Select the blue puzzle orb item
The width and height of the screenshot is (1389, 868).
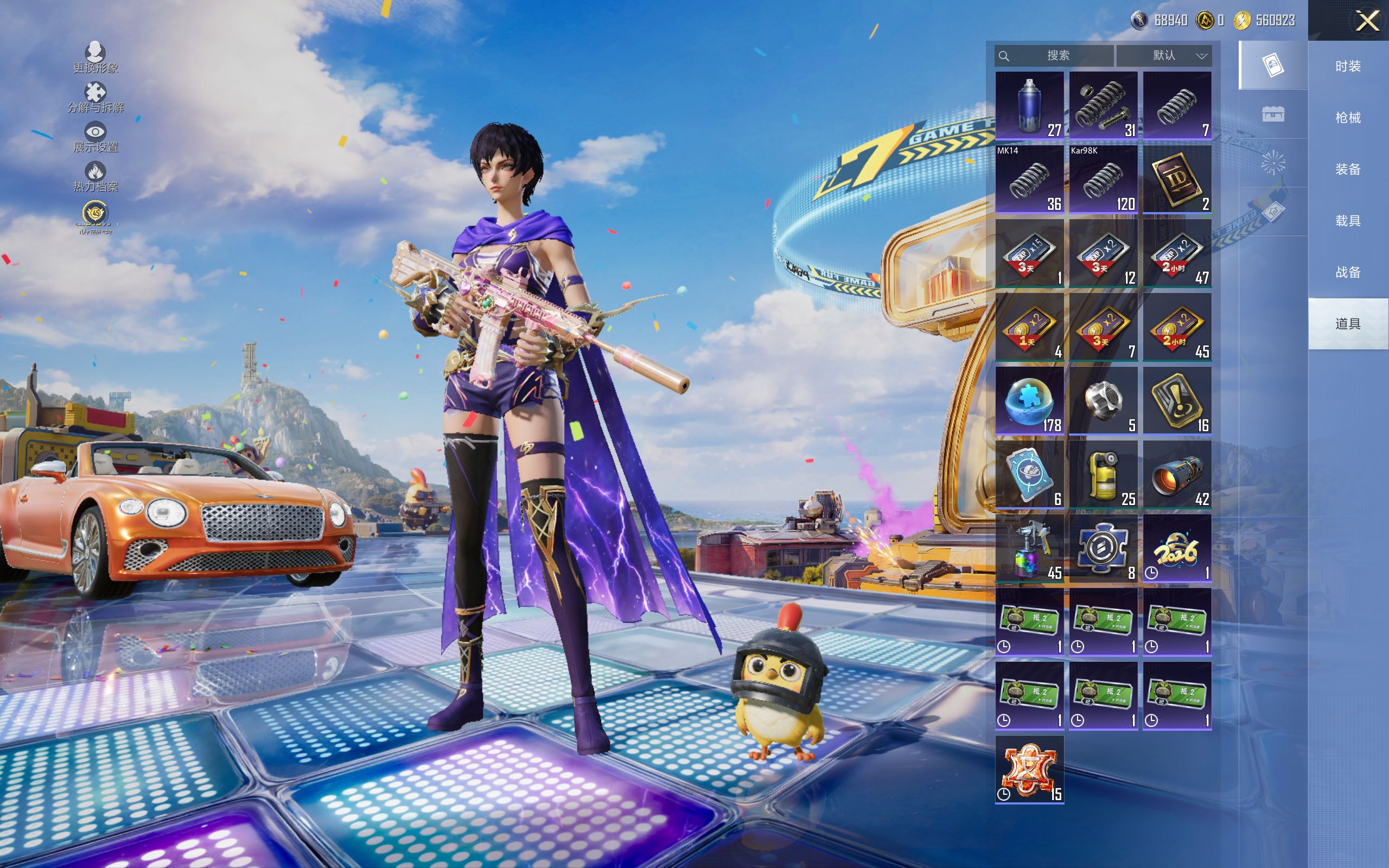click(x=1029, y=401)
